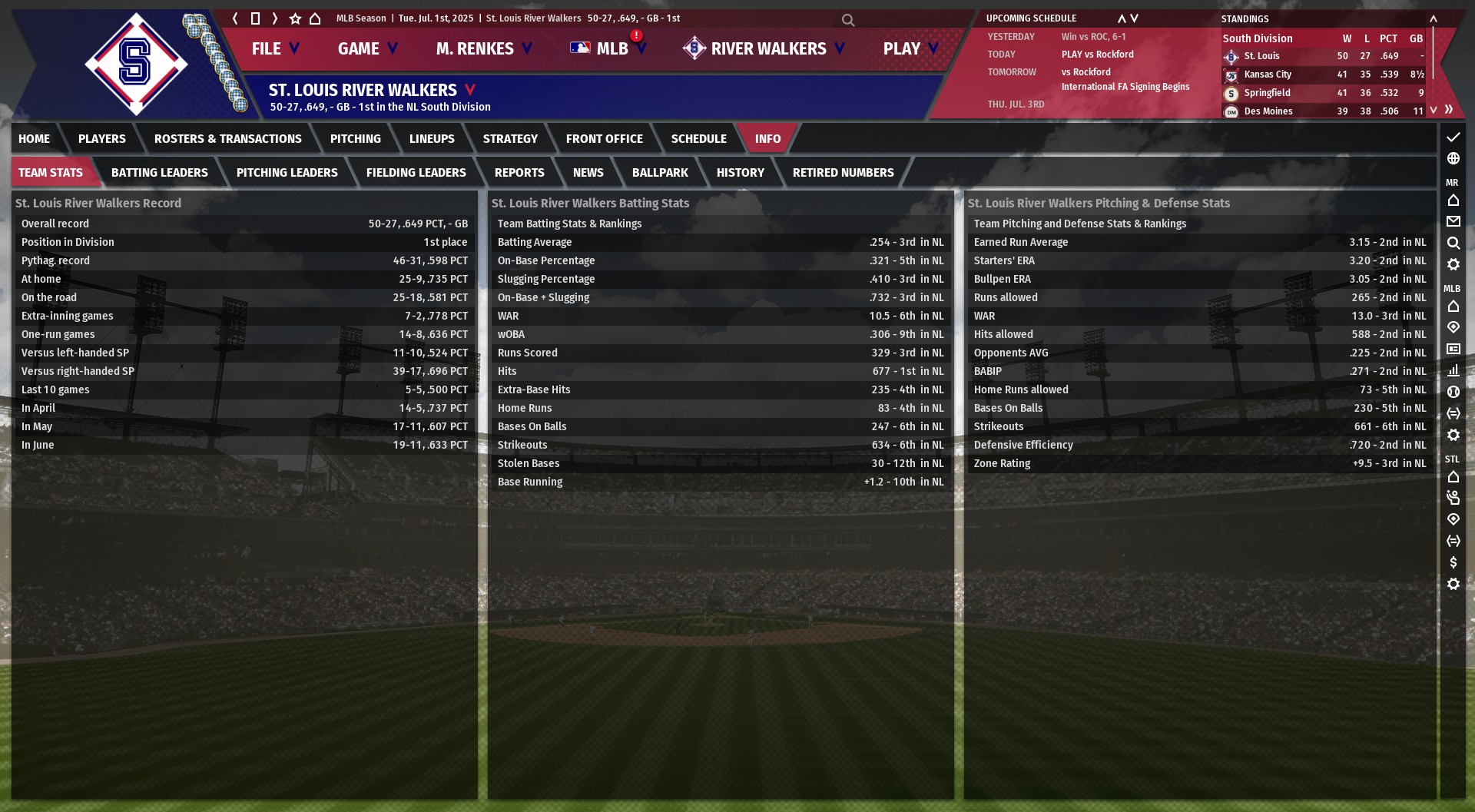1475x812 pixels.
Task: Open the RIVER WALKERS team menu
Action: [765, 48]
